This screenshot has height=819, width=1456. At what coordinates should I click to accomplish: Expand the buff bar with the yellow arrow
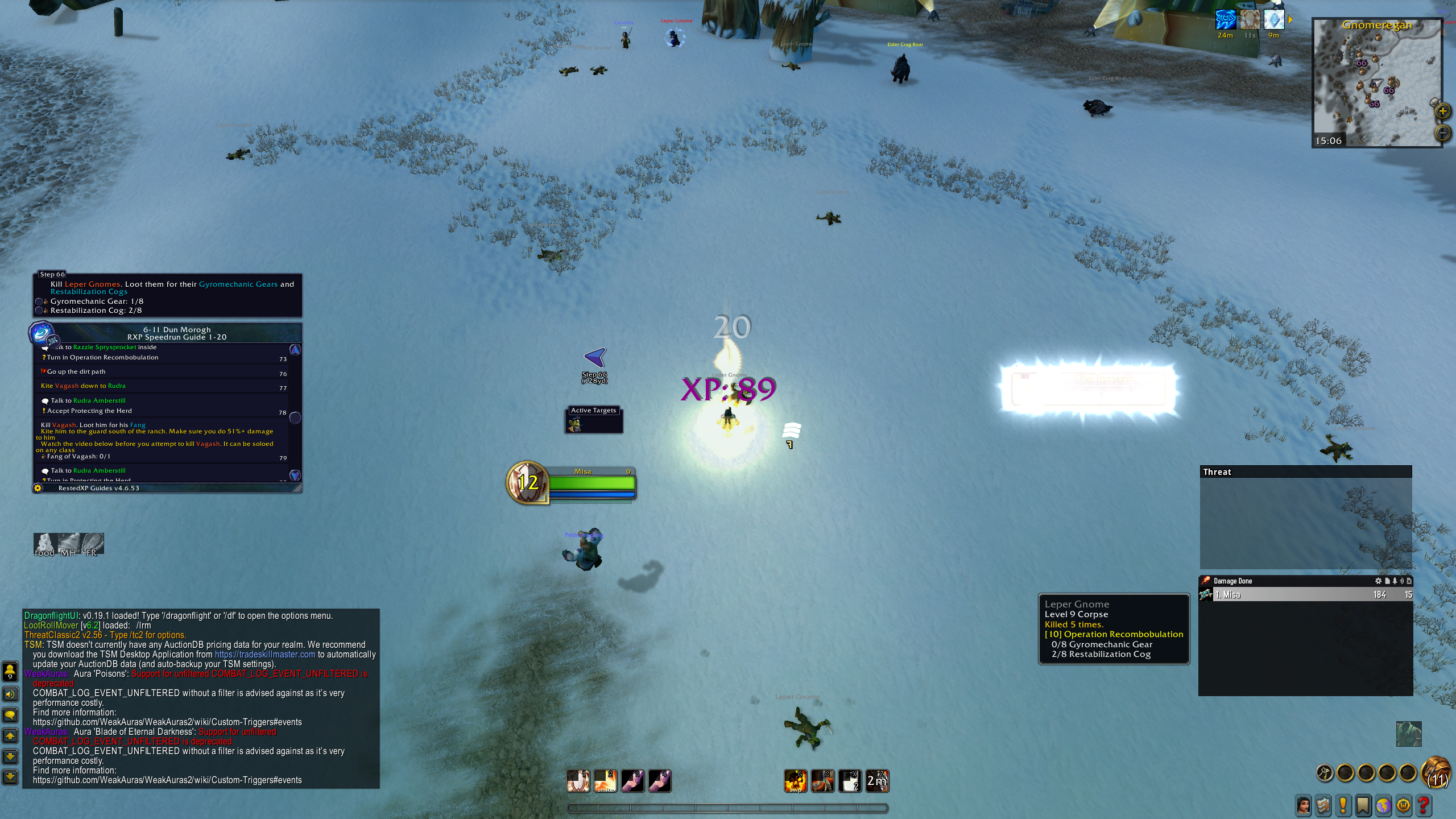coord(1290,20)
